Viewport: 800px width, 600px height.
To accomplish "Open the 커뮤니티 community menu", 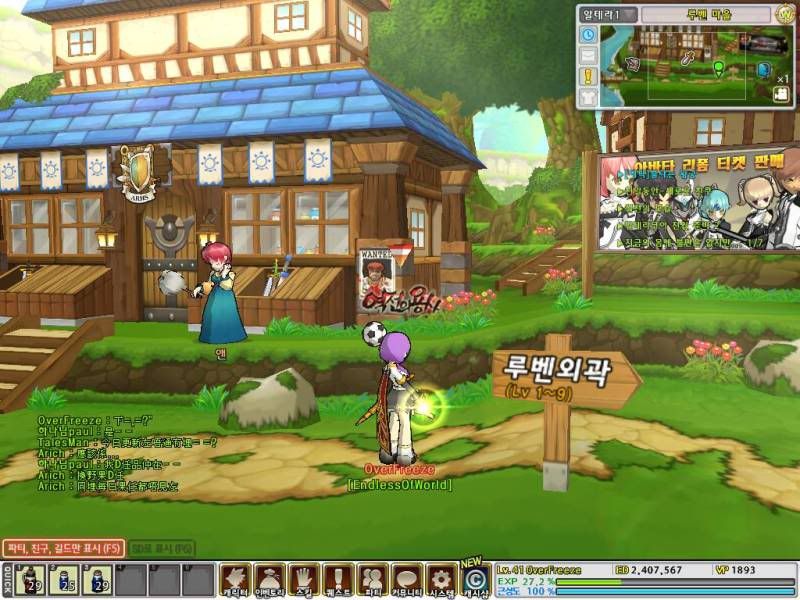I will [x=407, y=579].
